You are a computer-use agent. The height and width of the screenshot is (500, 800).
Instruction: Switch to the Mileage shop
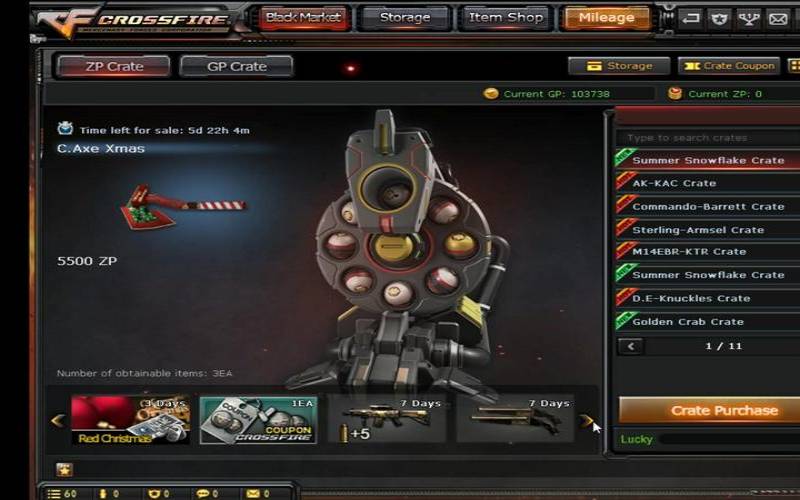pyautogui.click(x=606, y=18)
